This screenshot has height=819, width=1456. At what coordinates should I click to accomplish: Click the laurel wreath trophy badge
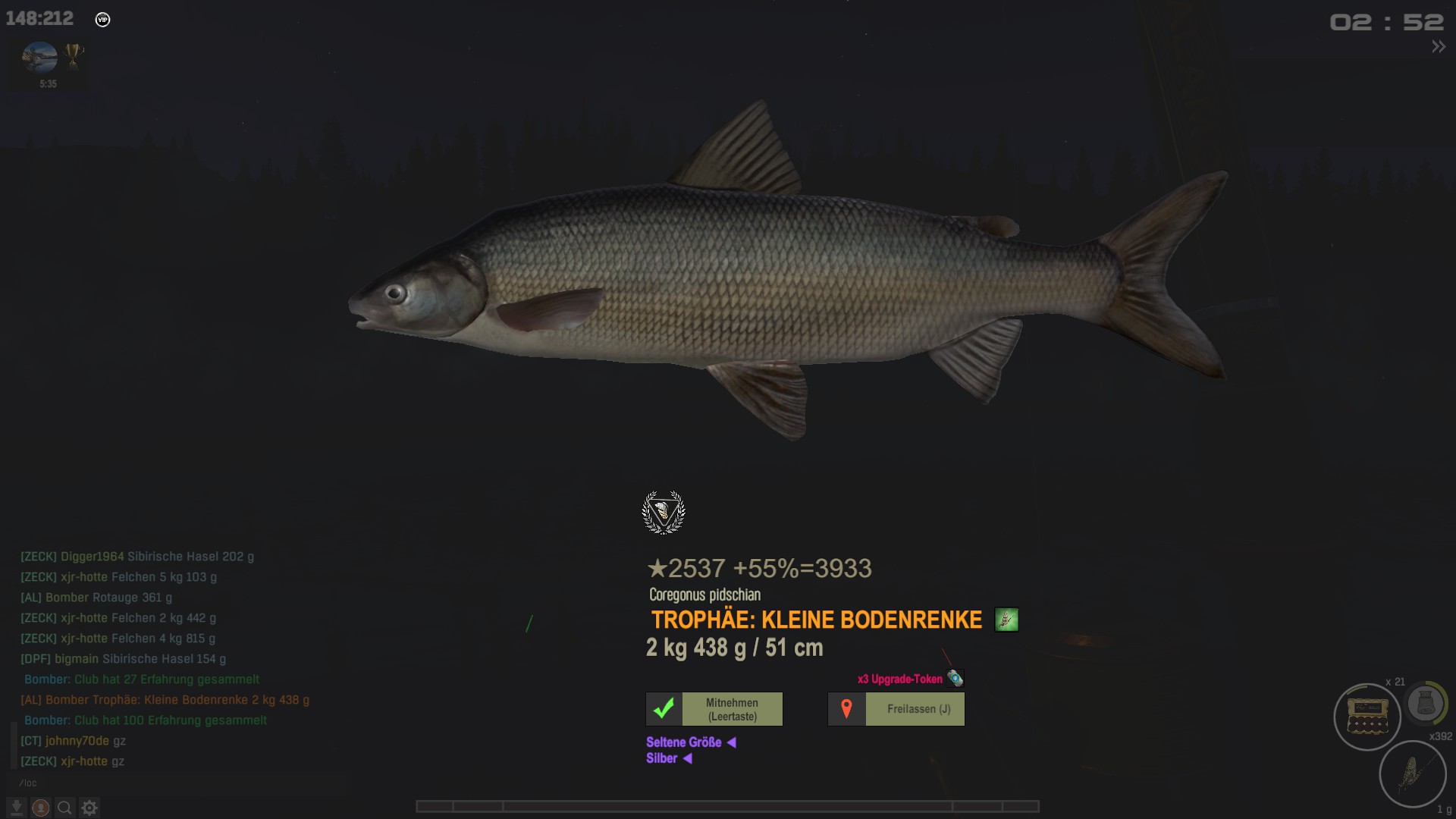point(664,513)
